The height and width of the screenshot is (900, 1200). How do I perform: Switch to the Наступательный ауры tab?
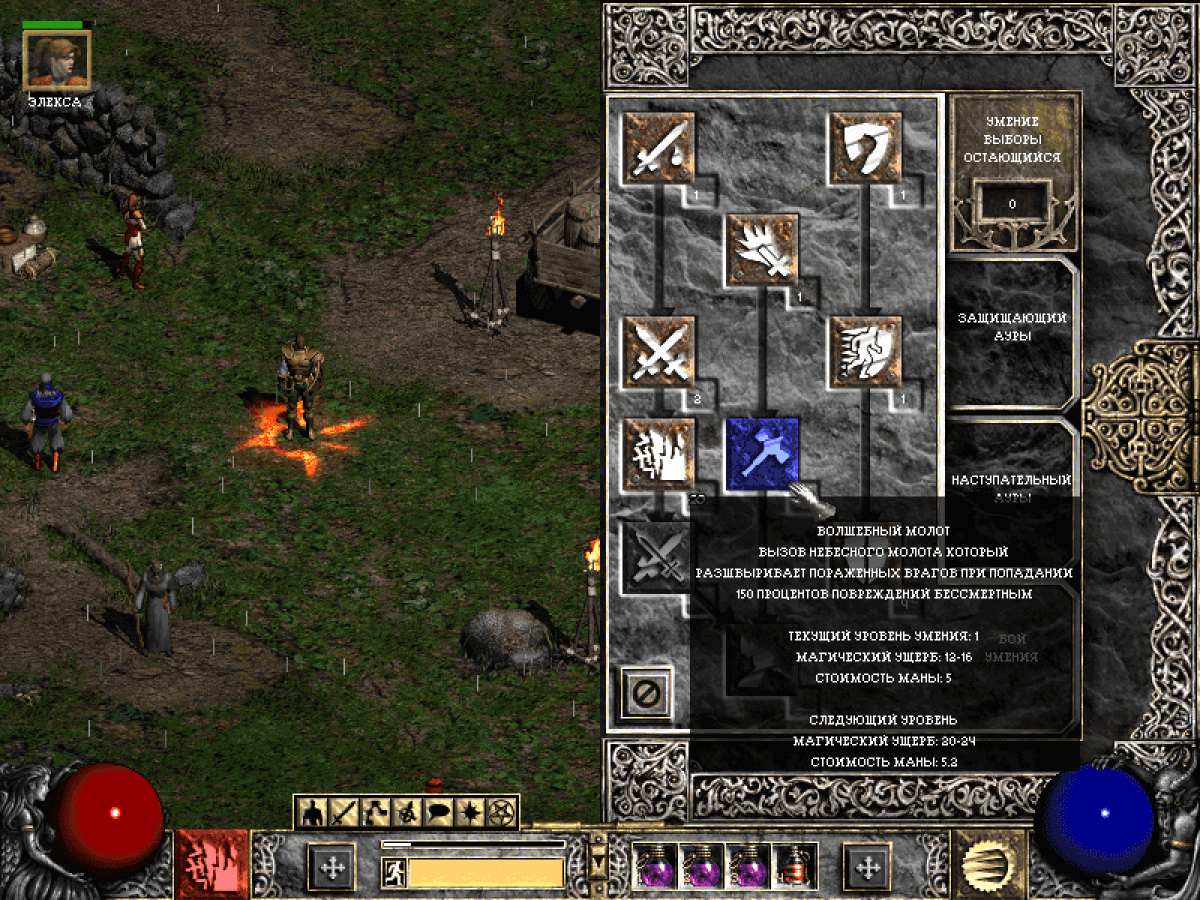tap(1012, 487)
